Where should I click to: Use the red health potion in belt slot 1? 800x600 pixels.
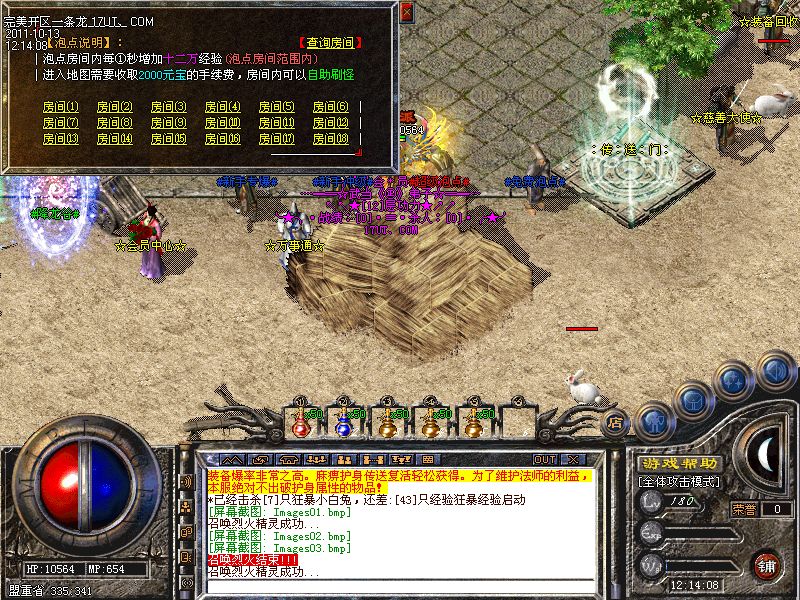click(299, 423)
